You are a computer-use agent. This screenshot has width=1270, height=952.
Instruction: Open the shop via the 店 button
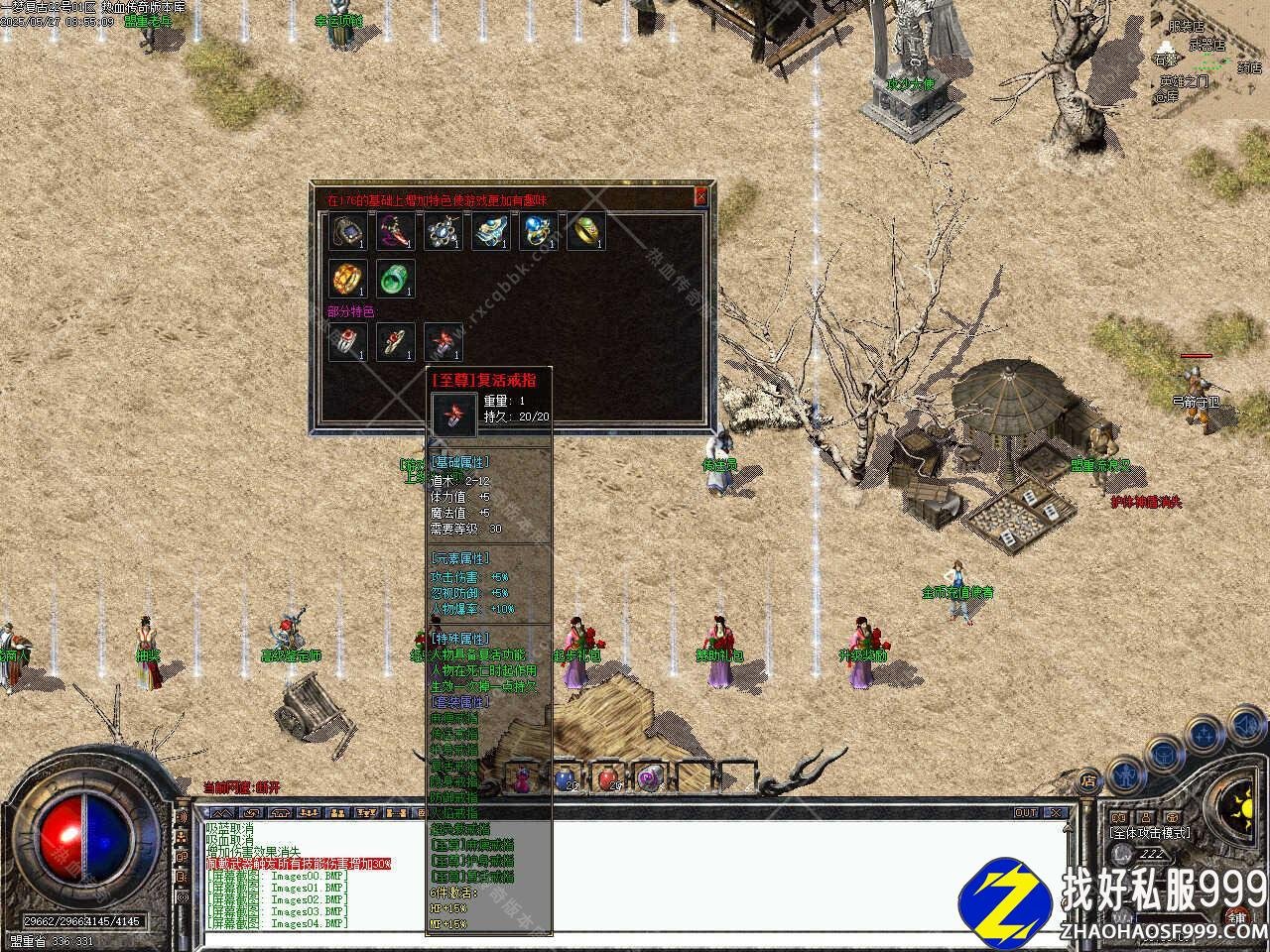[1088, 780]
